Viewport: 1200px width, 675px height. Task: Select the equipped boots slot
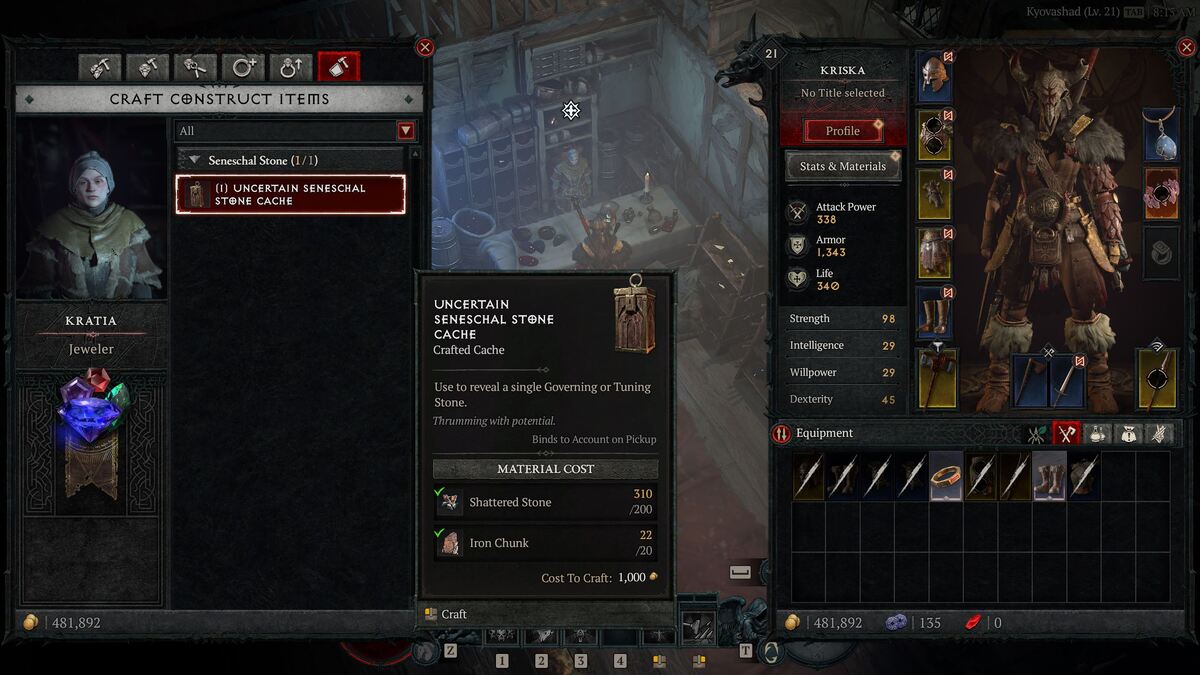click(x=934, y=311)
